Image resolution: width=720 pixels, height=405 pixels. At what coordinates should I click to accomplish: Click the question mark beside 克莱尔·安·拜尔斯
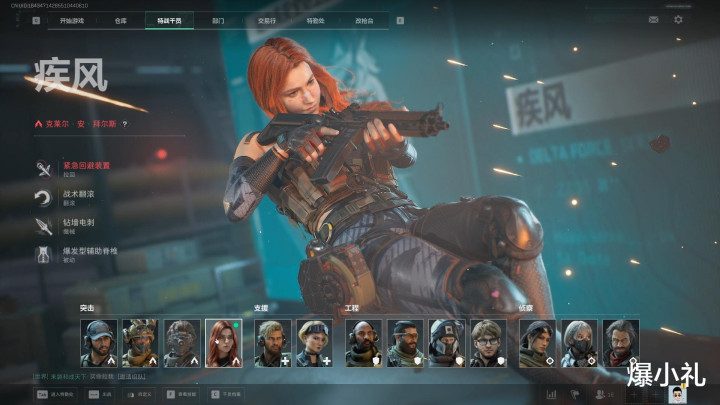click(x=125, y=124)
